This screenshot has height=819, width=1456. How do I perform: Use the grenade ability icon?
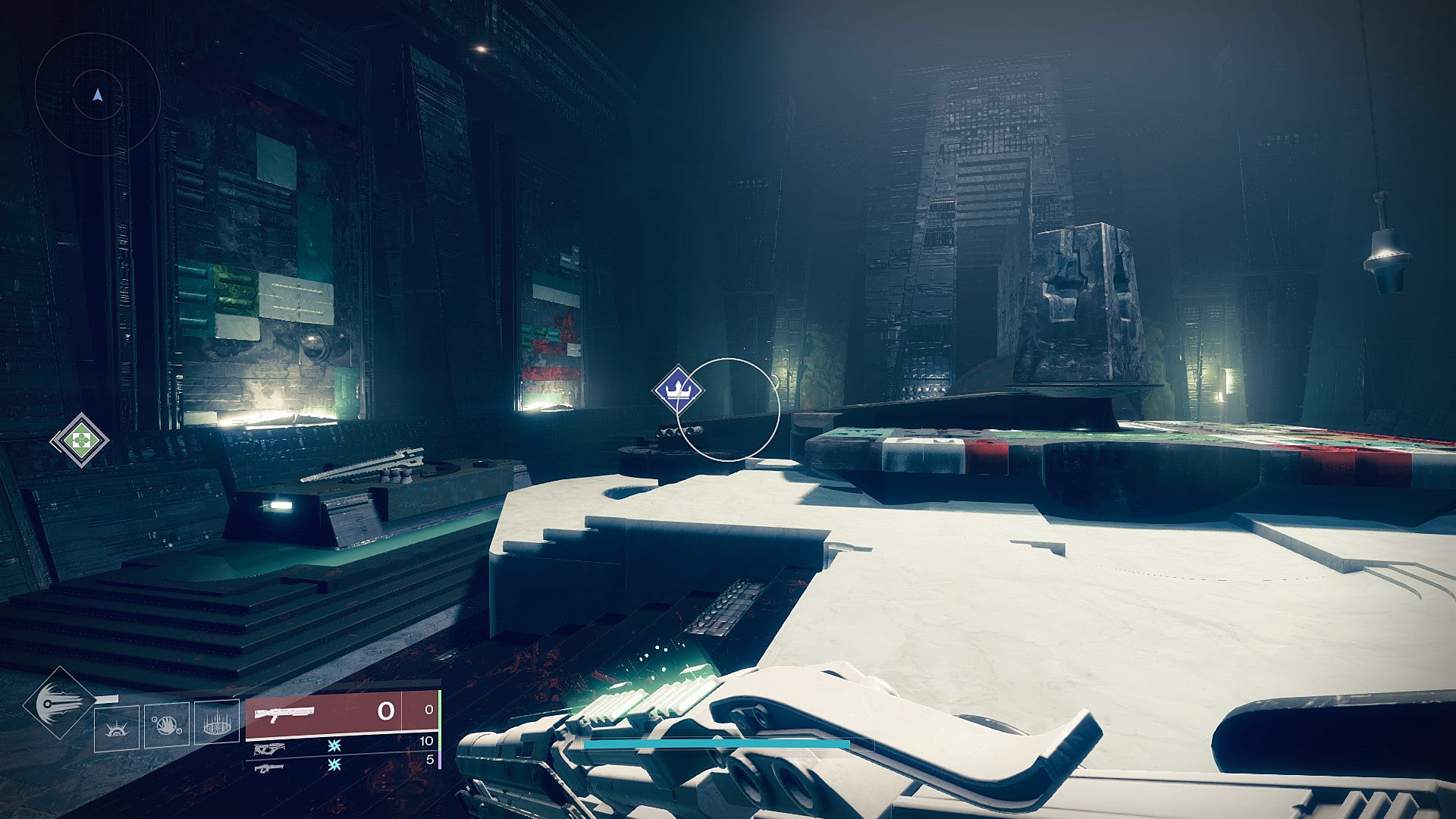(117, 728)
